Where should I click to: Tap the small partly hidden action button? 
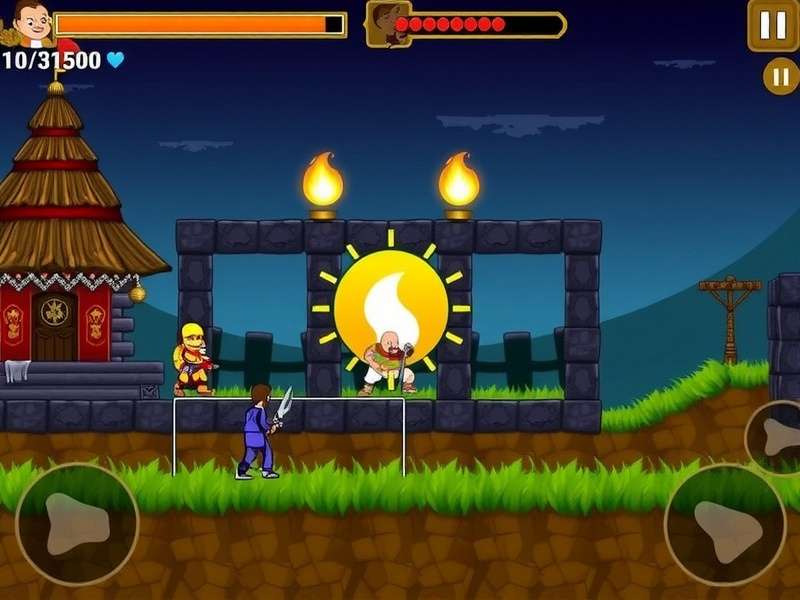775,437
